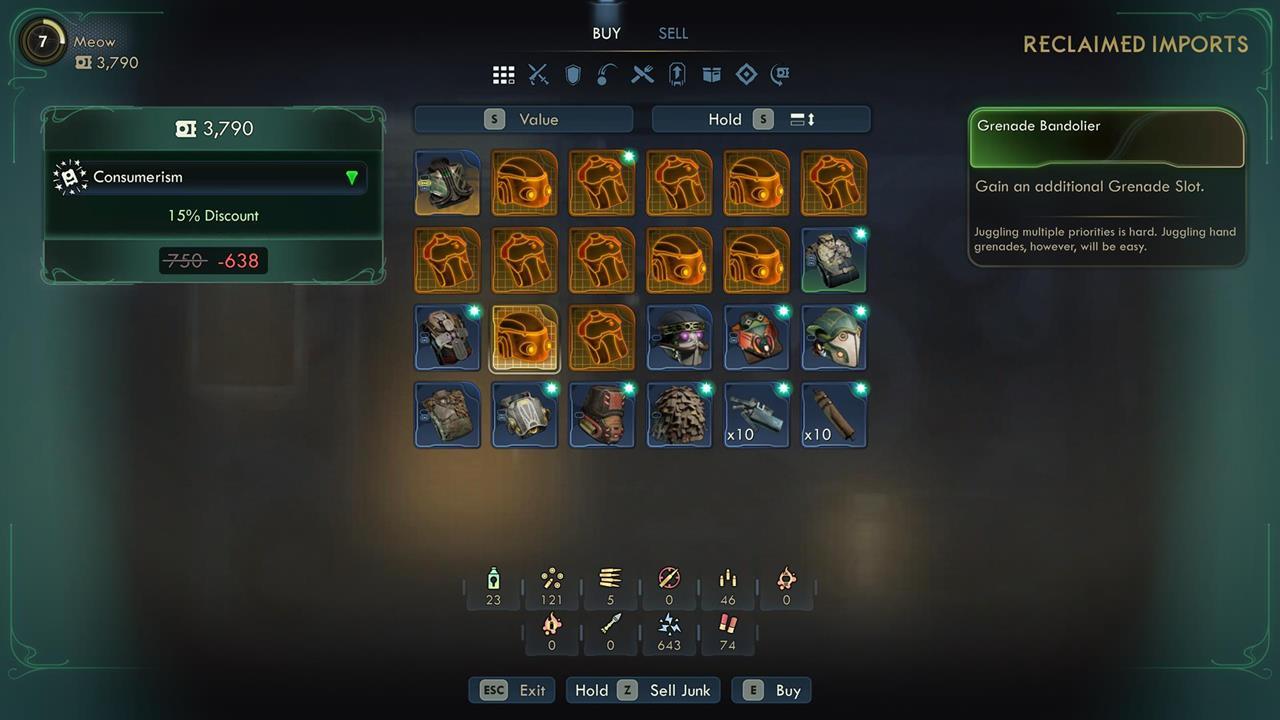Image resolution: width=1280 pixels, height=720 pixels.
Task: Click Buy to purchase the Grenade Bandolier
Action: [x=771, y=690]
